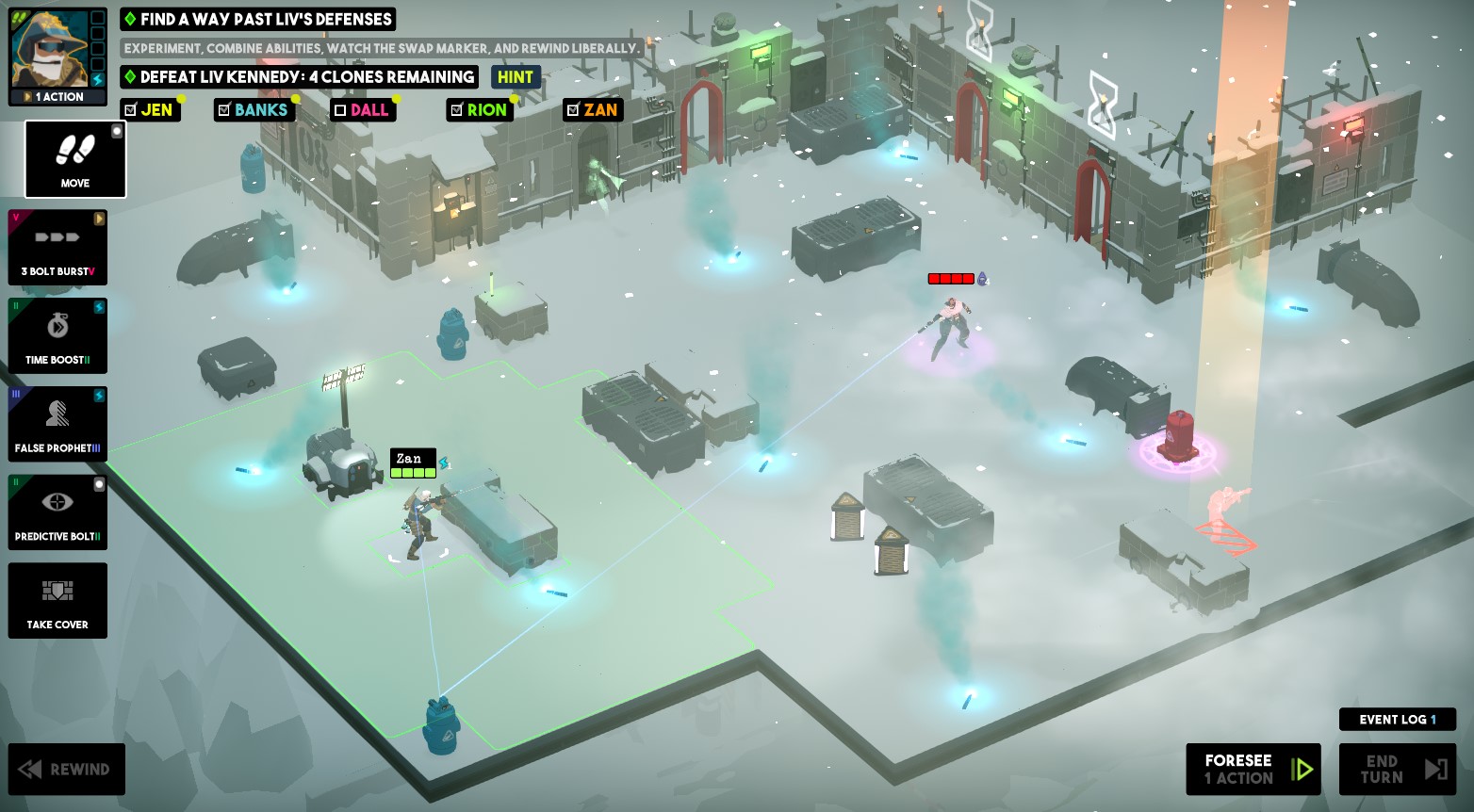The width and height of the screenshot is (1474, 812).
Task: Uncheck JEN's squad checkbox
Action: click(x=130, y=110)
